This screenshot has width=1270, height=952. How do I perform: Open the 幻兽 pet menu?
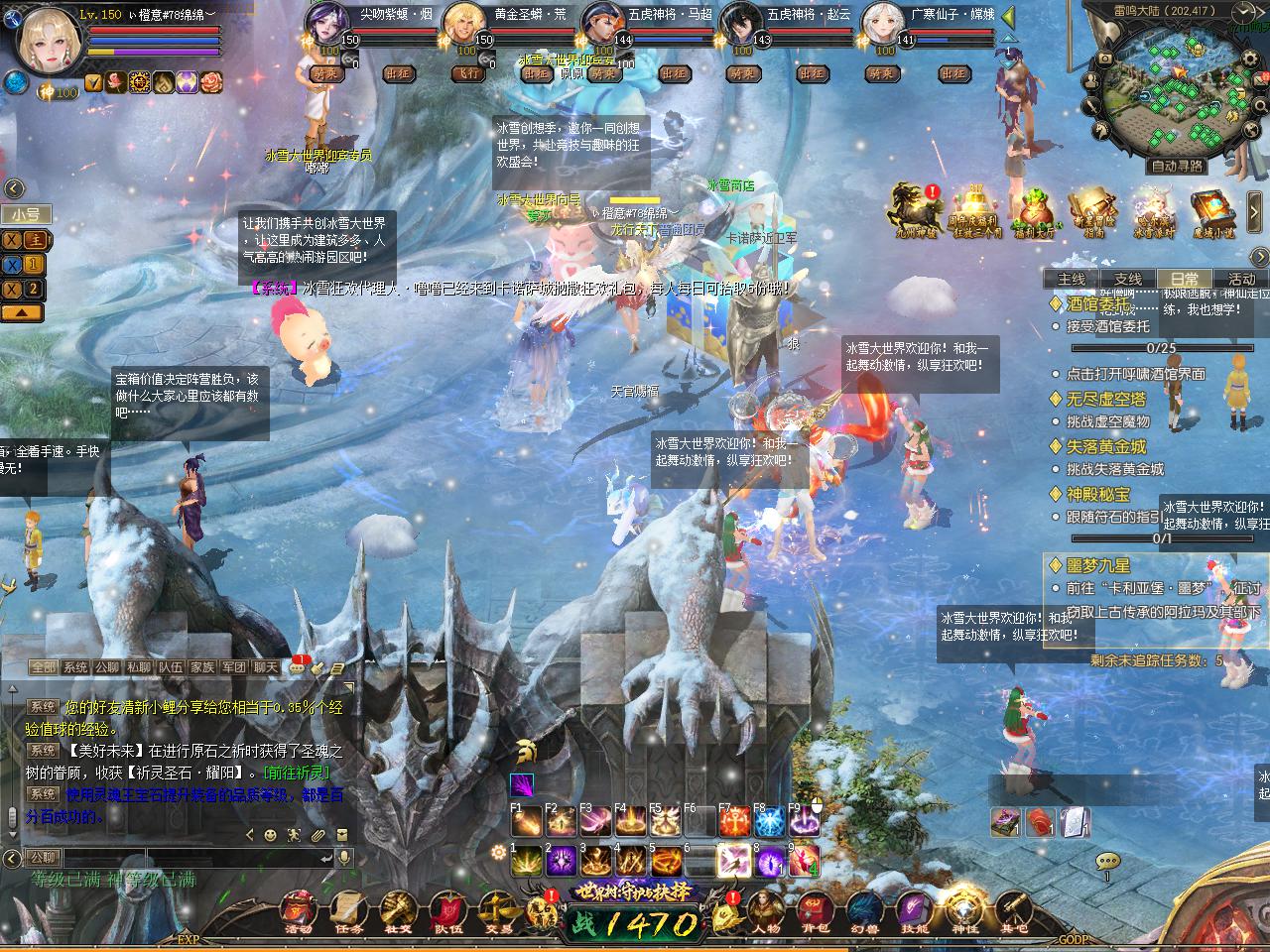[x=864, y=911]
